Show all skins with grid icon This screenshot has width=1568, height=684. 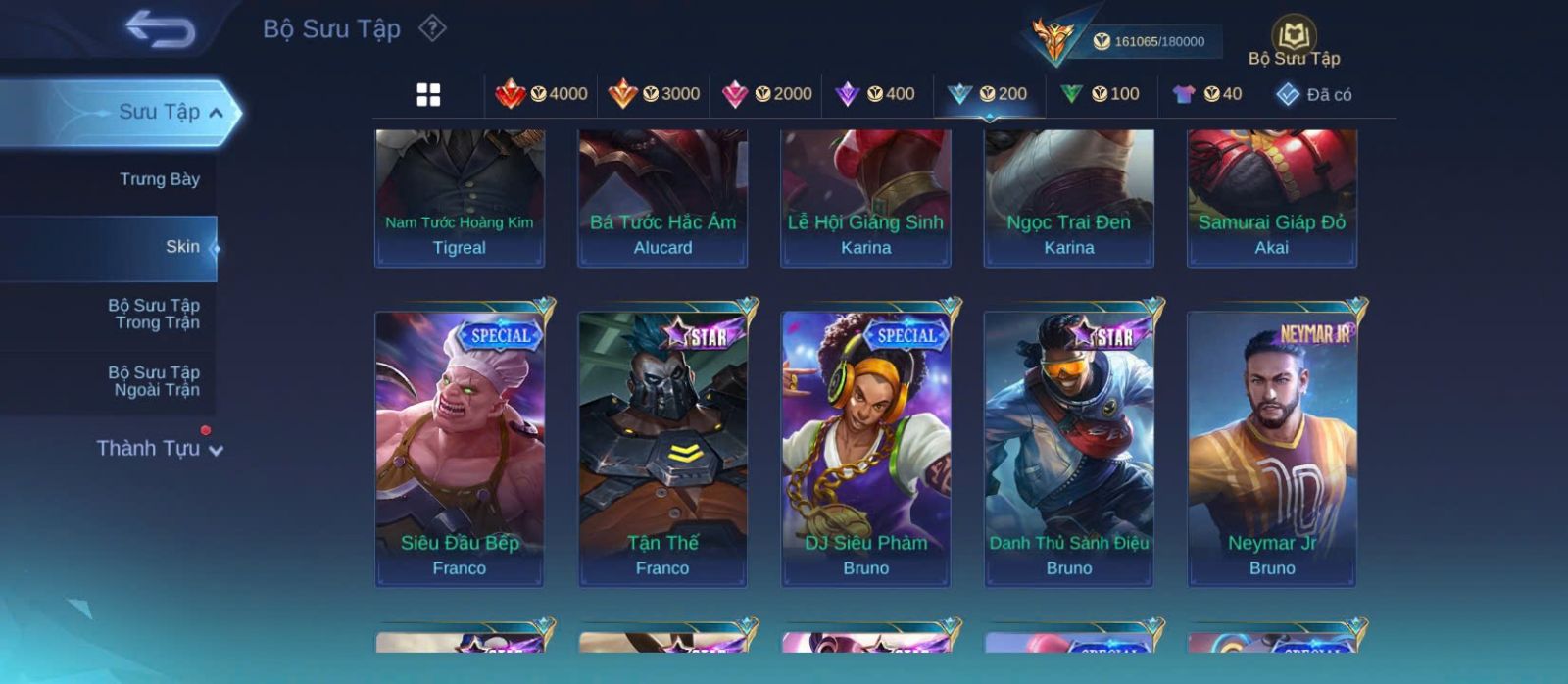428,95
